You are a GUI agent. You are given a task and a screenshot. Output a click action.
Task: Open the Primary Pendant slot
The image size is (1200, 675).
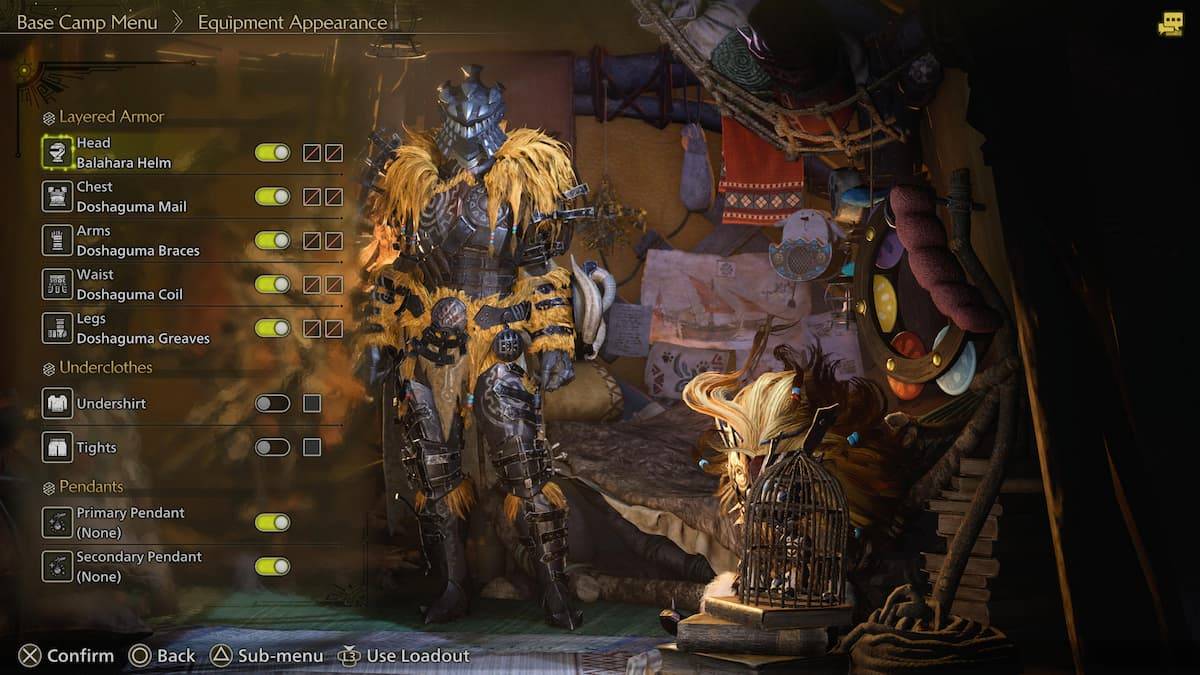pos(130,523)
